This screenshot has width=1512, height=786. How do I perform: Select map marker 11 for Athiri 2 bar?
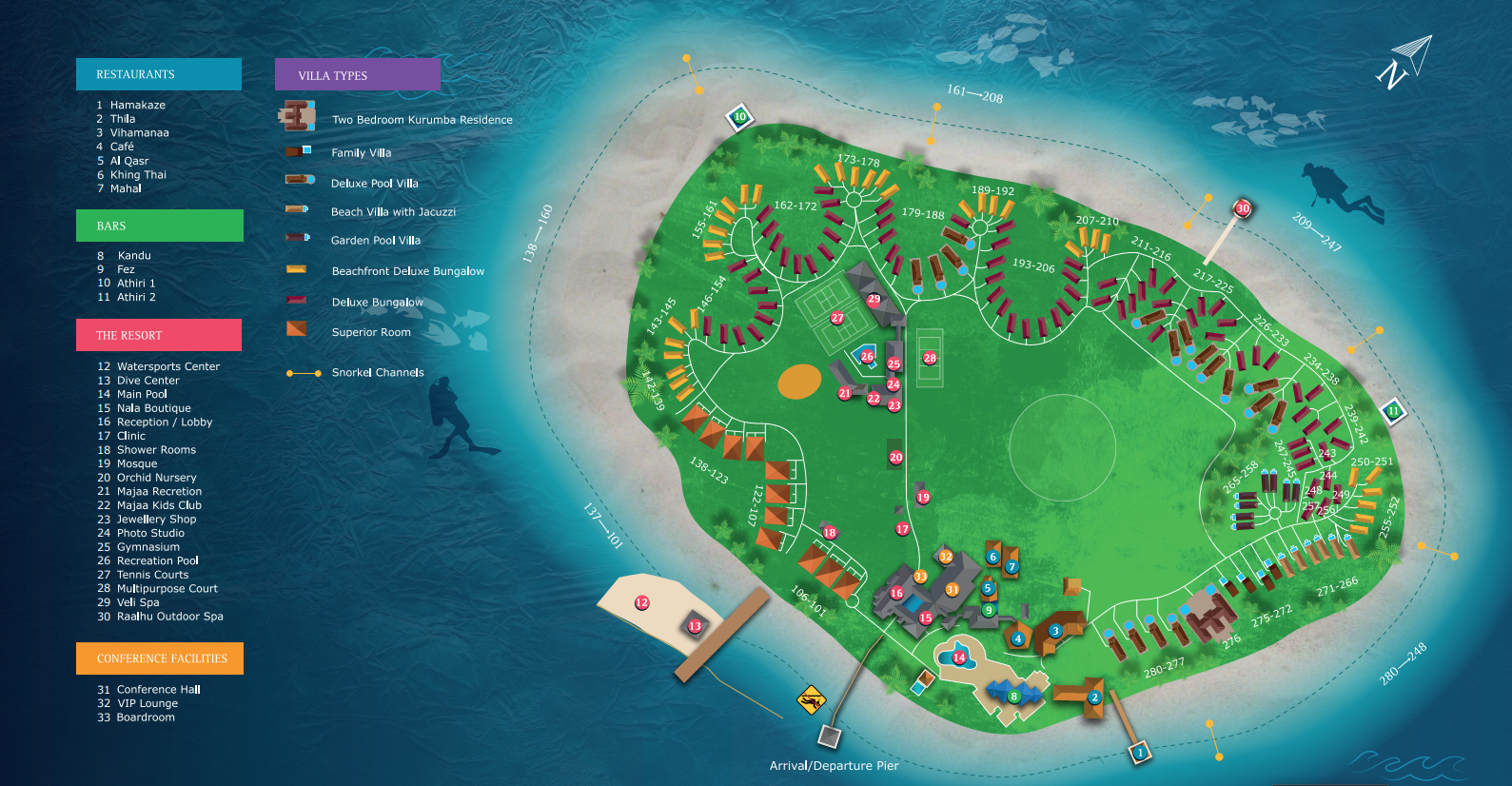[x=1394, y=411]
